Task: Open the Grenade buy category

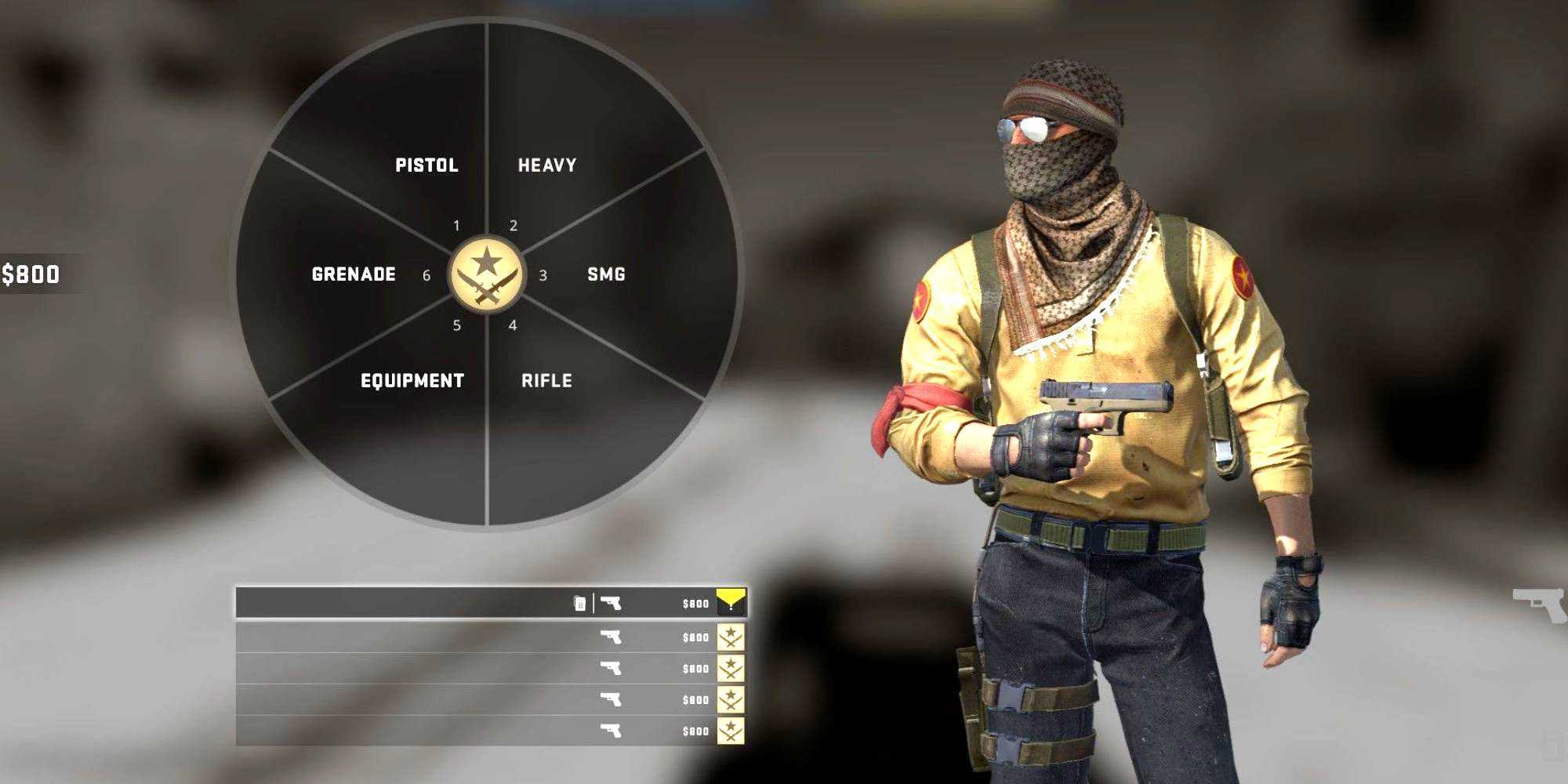Action: point(354,274)
